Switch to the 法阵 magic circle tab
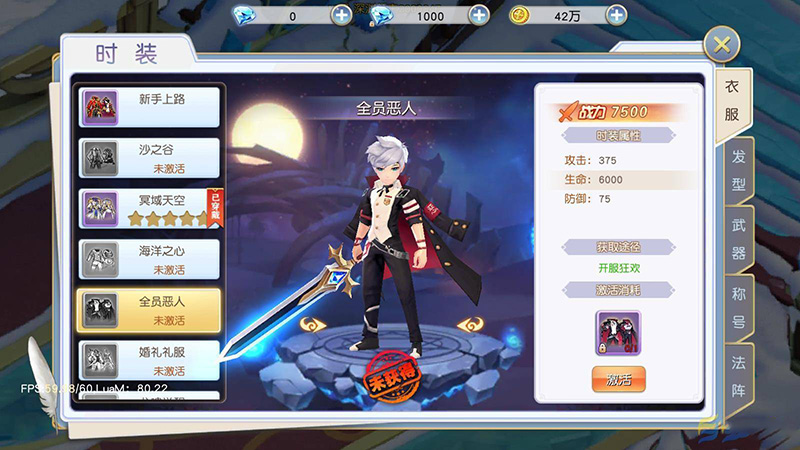This screenshot has height=450, width=800. pos(738,376)
